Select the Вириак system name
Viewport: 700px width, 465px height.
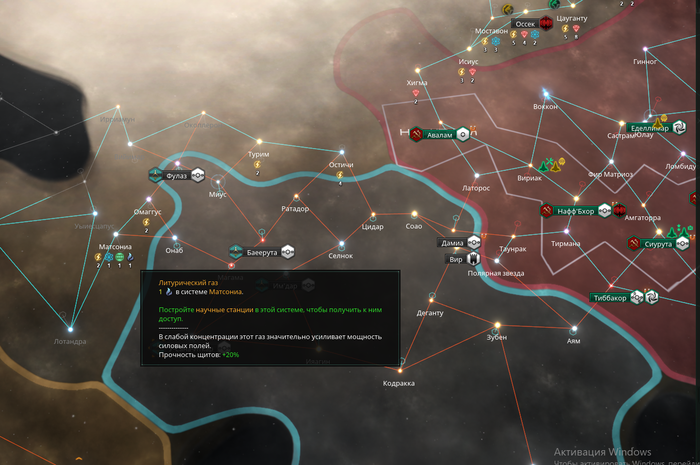pos(528,178)
